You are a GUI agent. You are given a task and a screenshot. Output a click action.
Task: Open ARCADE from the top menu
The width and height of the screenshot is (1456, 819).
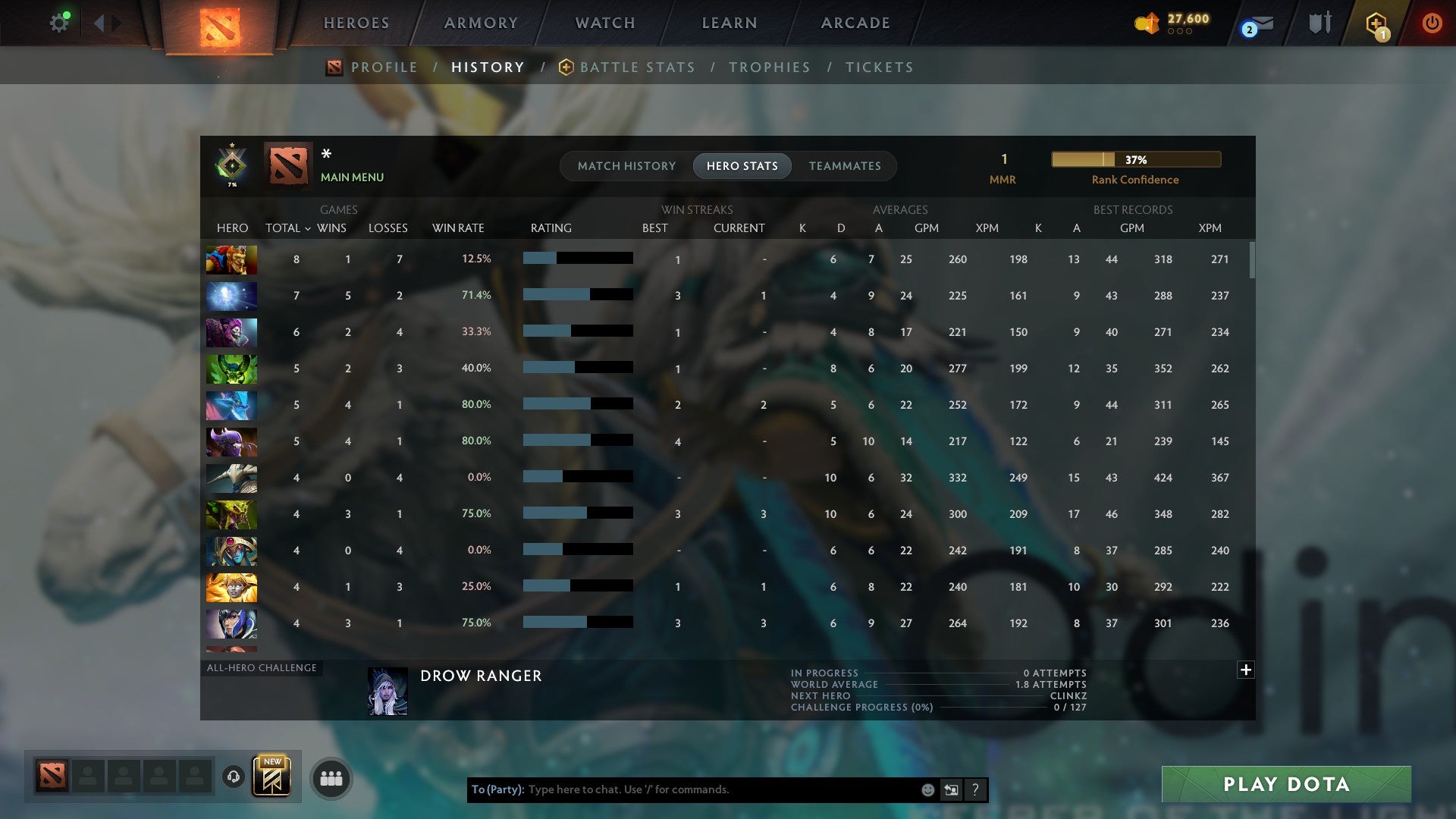855,23
